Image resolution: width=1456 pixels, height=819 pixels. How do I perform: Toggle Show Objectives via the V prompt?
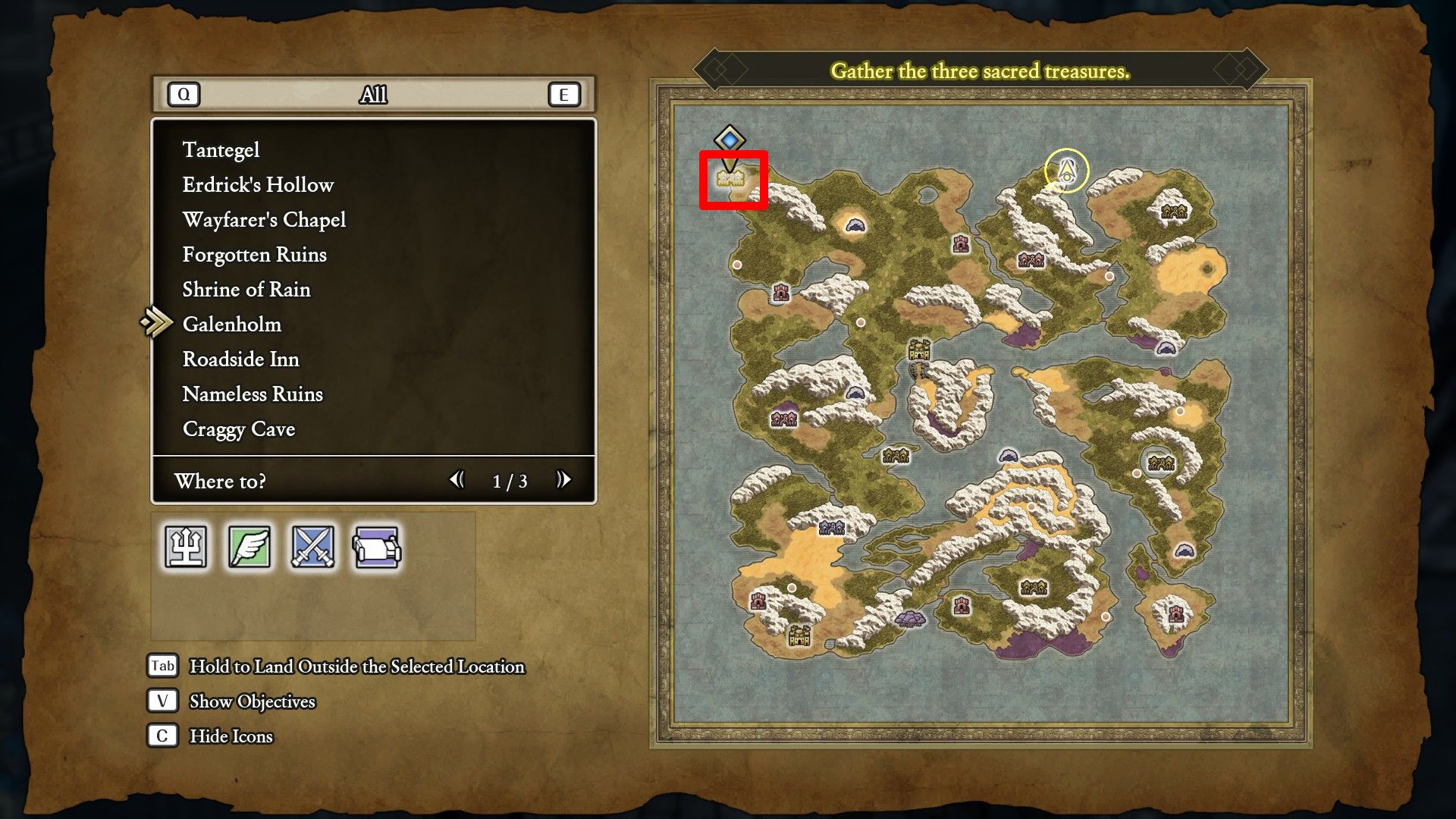click(161, 701)
